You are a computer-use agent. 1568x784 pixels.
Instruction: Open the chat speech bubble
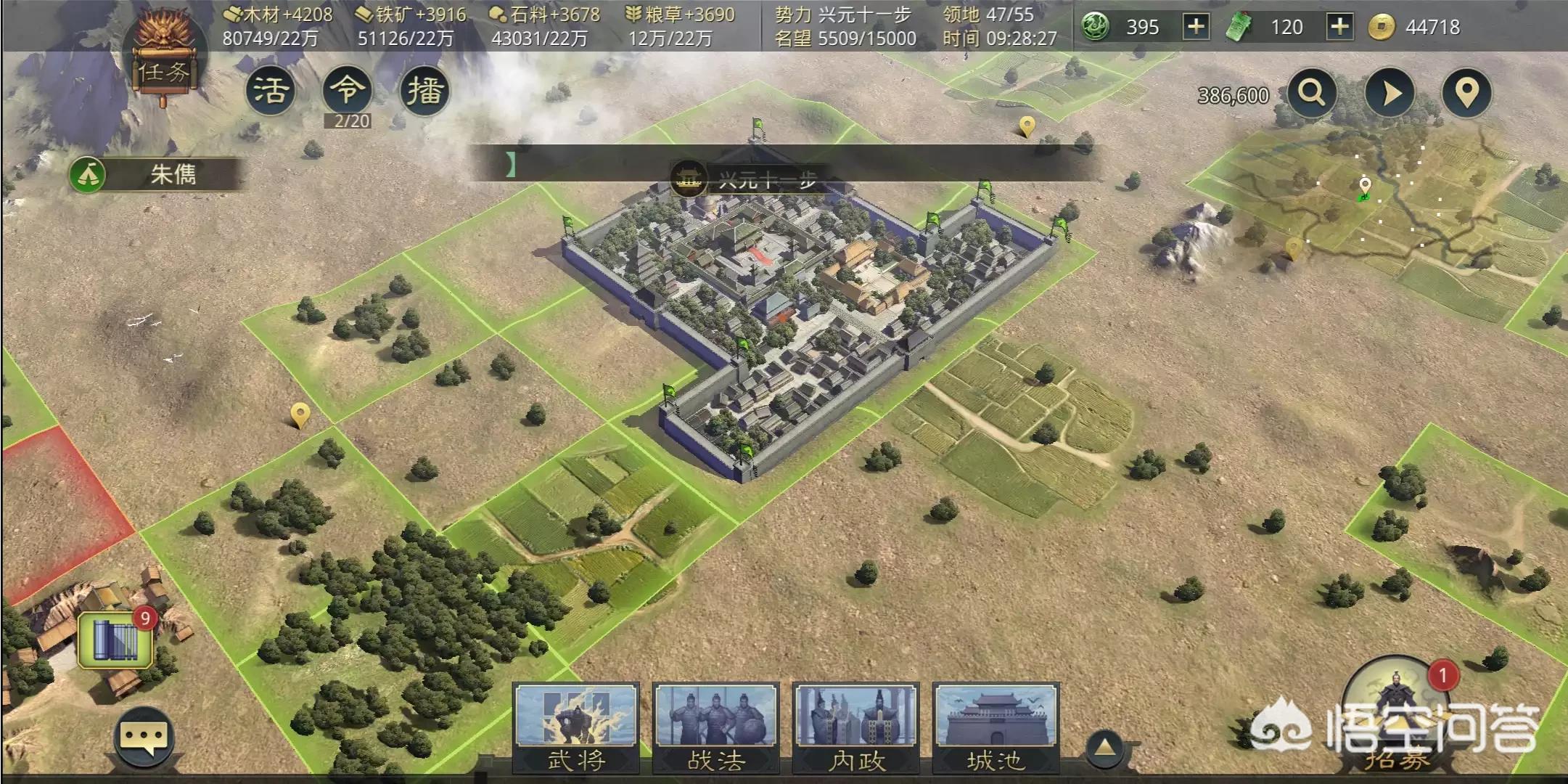[x=144, y=737]
